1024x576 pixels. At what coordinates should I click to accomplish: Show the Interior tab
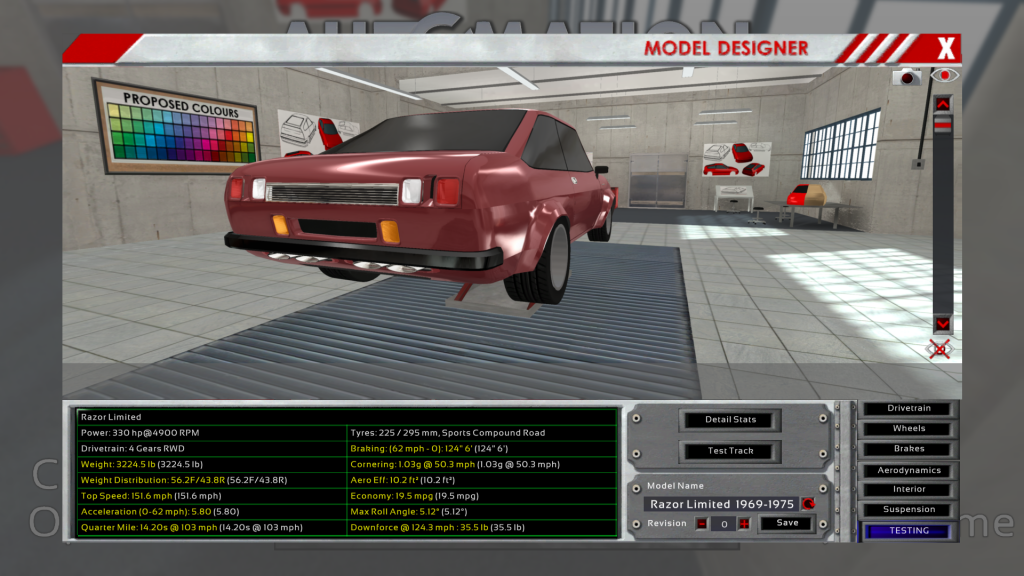(x=909, y=490)
